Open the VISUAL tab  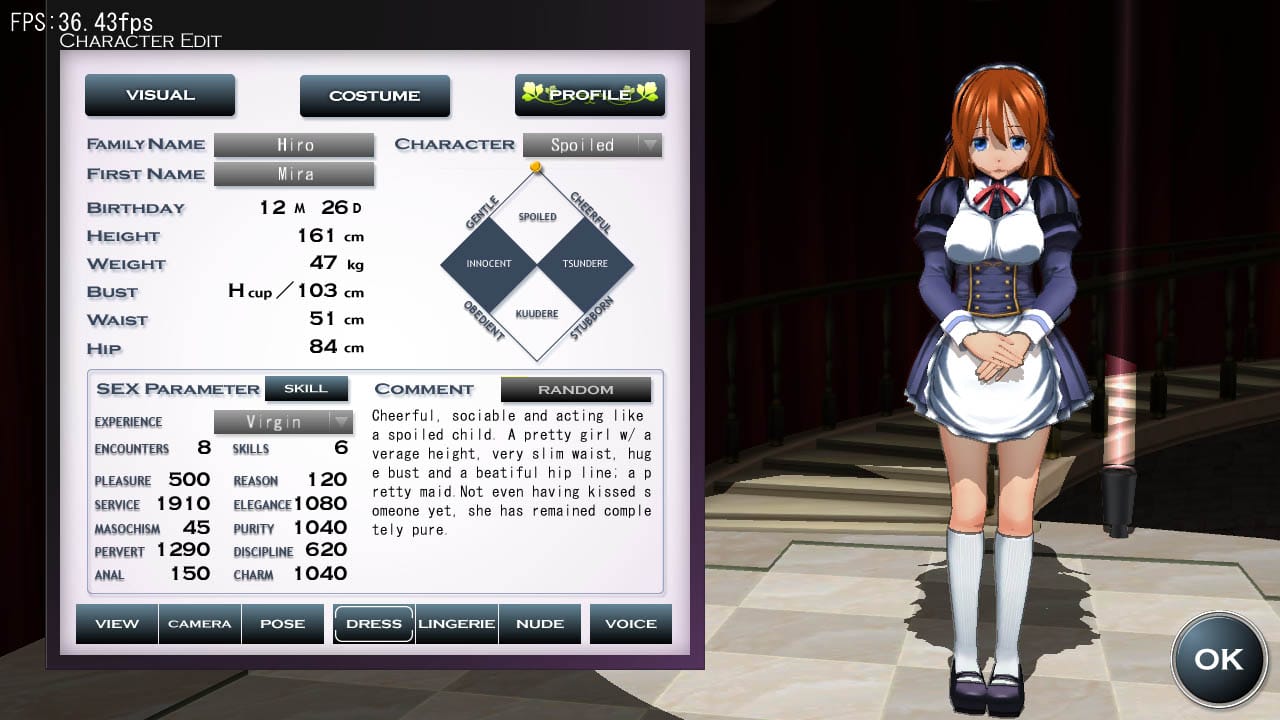point(160,95)
